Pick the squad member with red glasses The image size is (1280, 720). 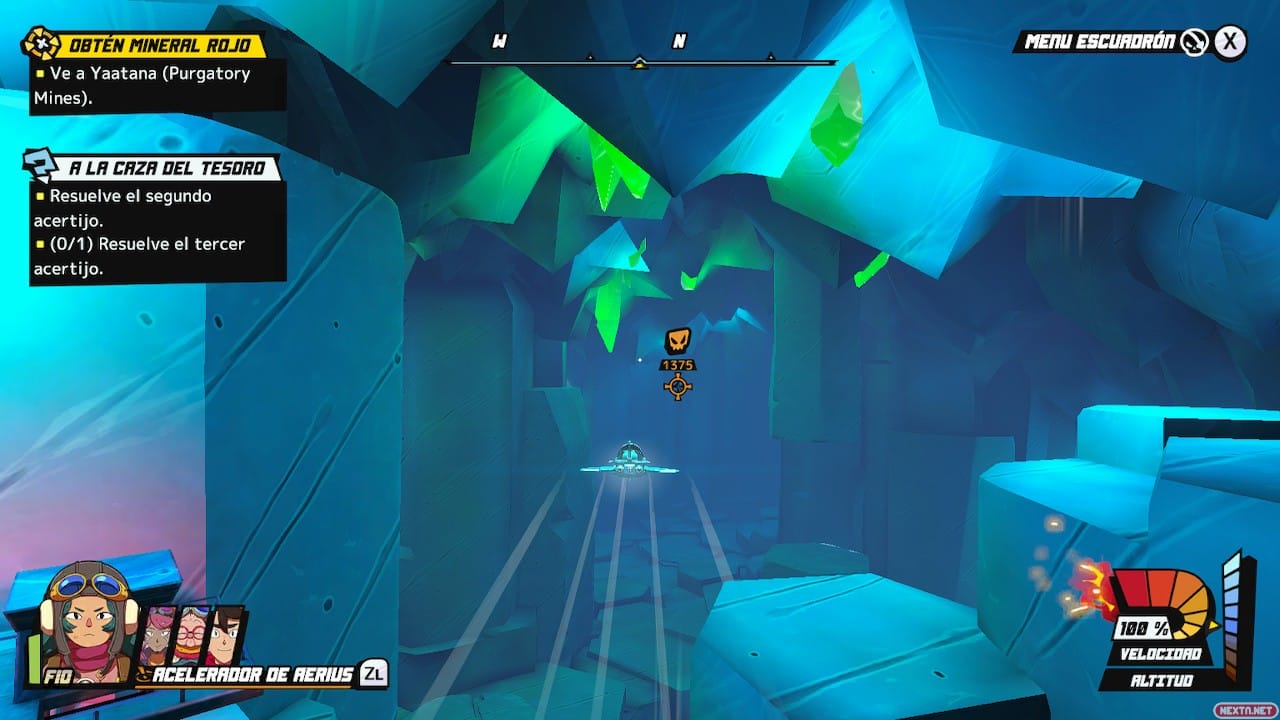(191, 635)
